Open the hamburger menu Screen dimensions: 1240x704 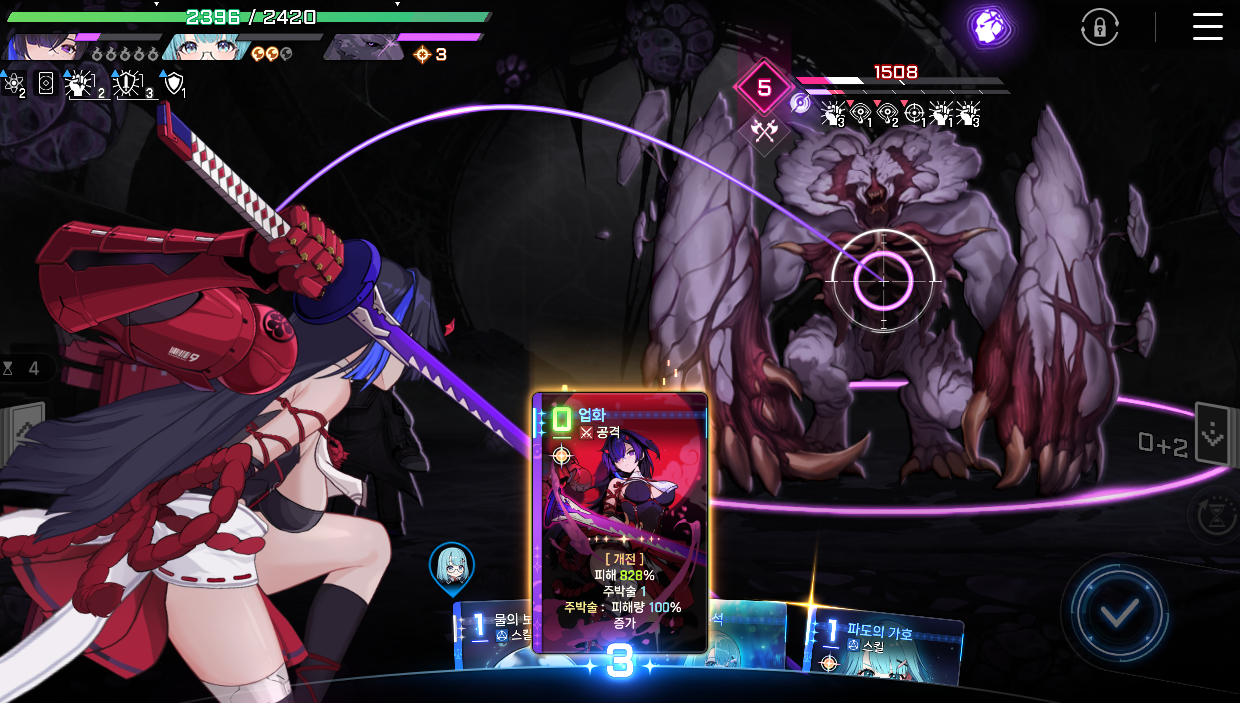click(x=1207, y=27)
